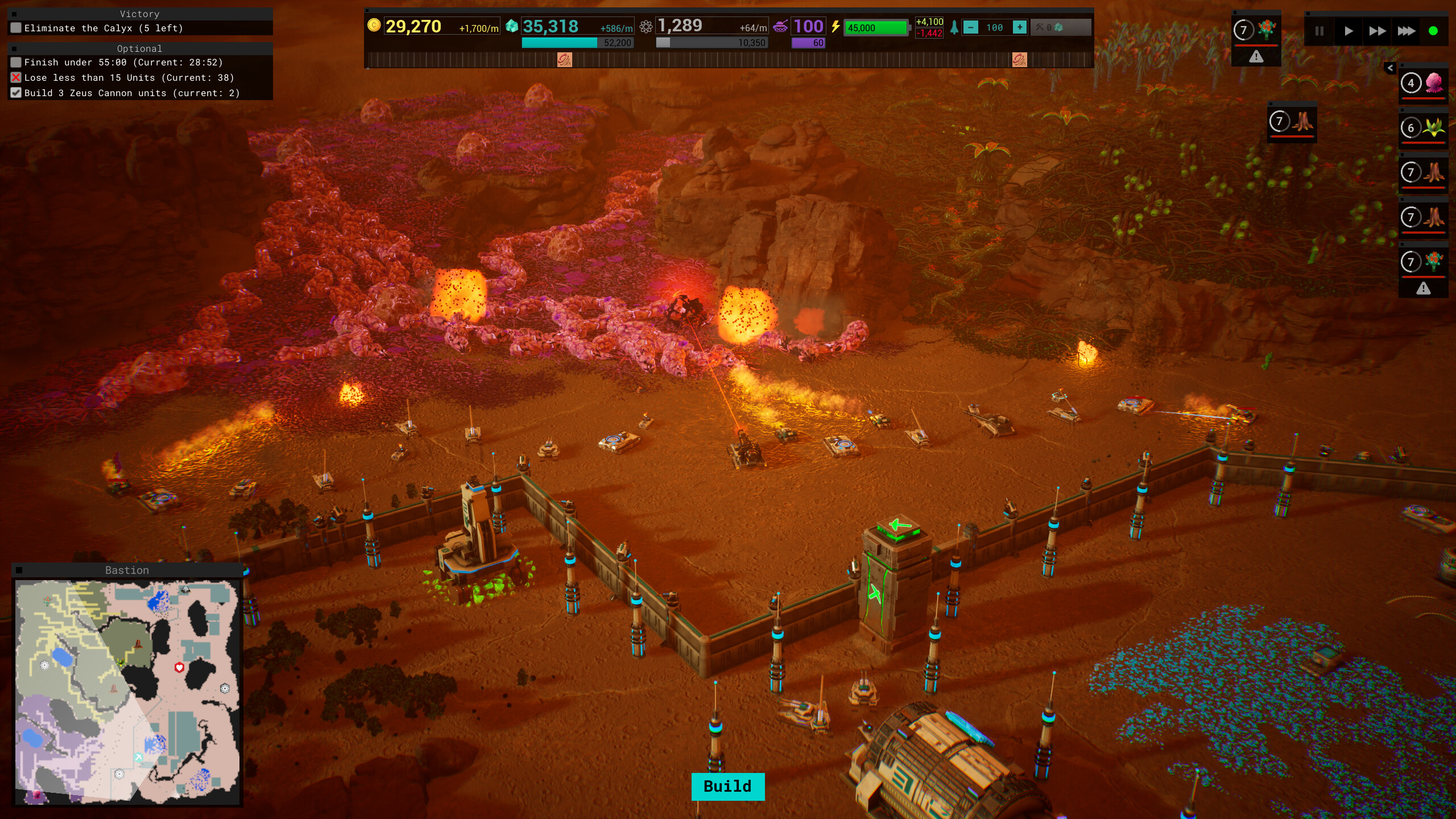Collapse the threat panel with the left chevron

(x=1389, y=68)
